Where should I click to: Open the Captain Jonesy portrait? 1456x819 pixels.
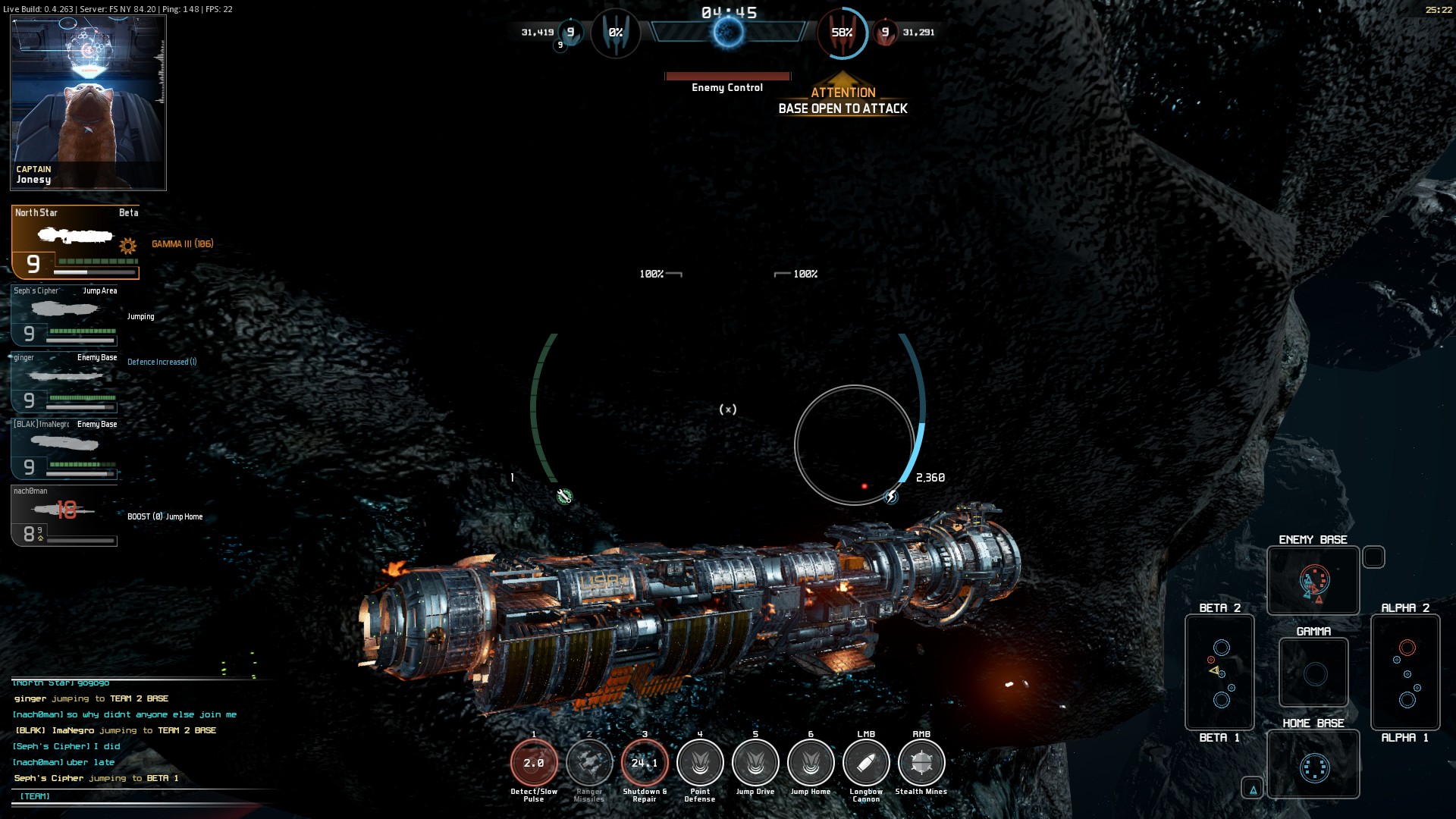[x=88, y=102]
